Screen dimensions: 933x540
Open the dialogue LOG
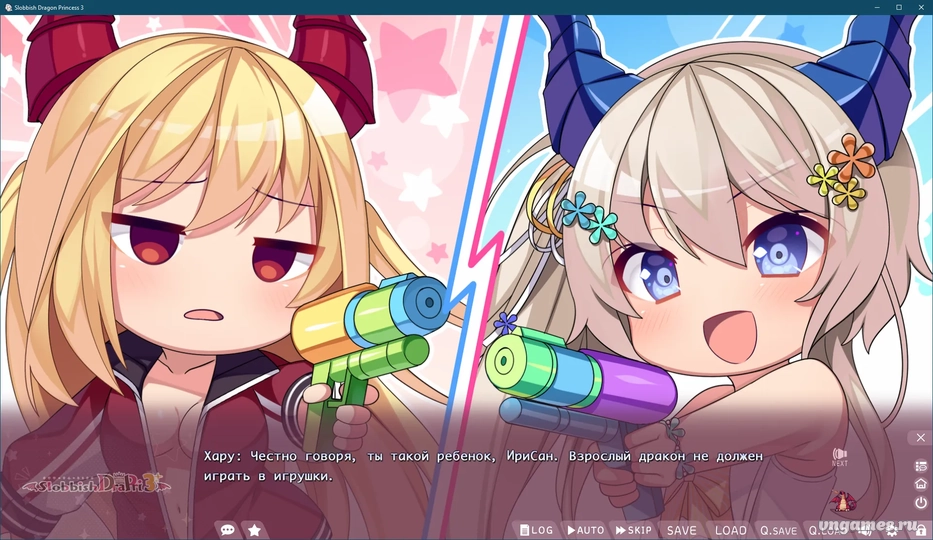(x=535, y=530)
